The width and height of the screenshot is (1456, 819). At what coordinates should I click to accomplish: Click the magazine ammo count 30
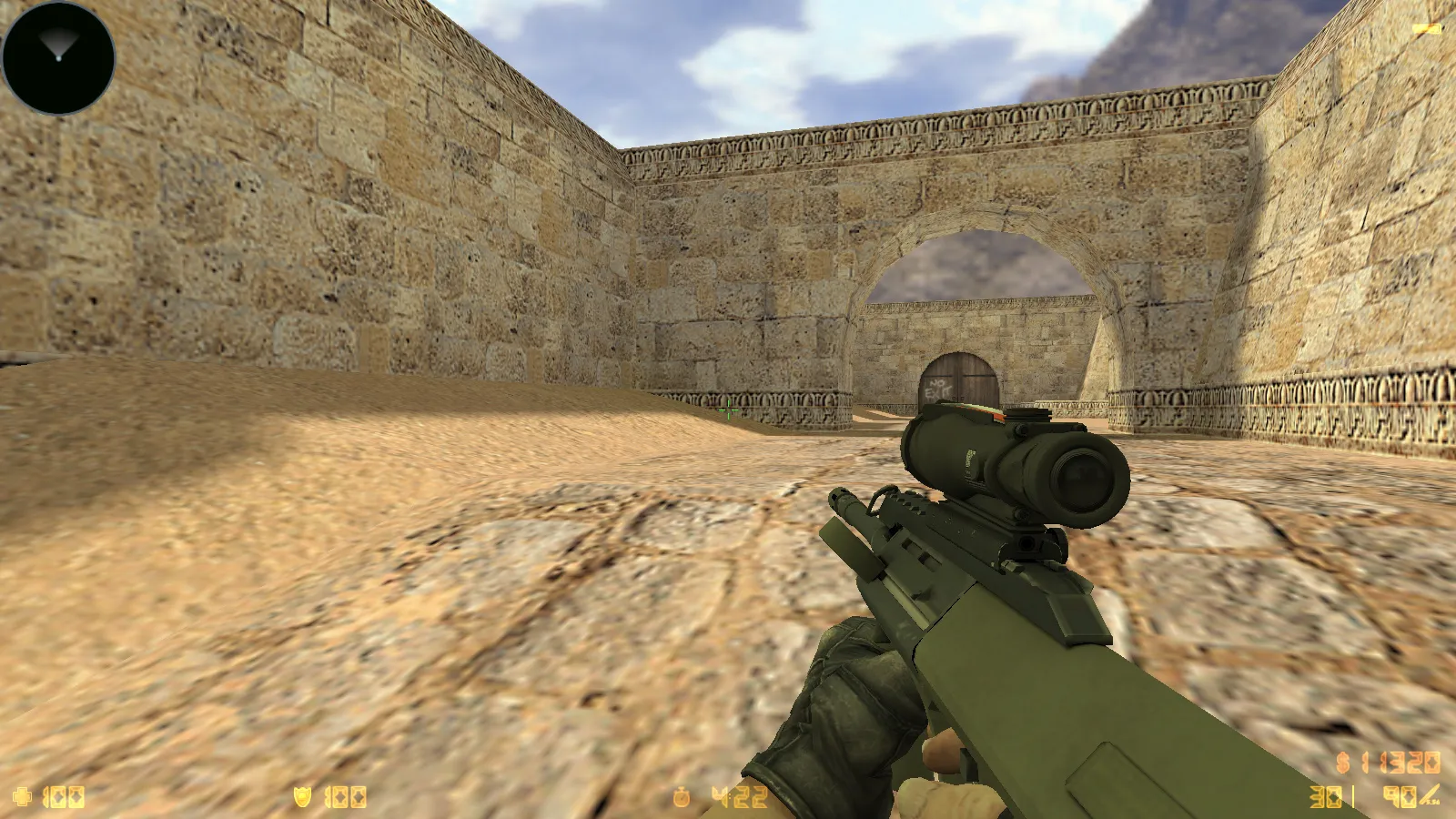pos(1324,798)
